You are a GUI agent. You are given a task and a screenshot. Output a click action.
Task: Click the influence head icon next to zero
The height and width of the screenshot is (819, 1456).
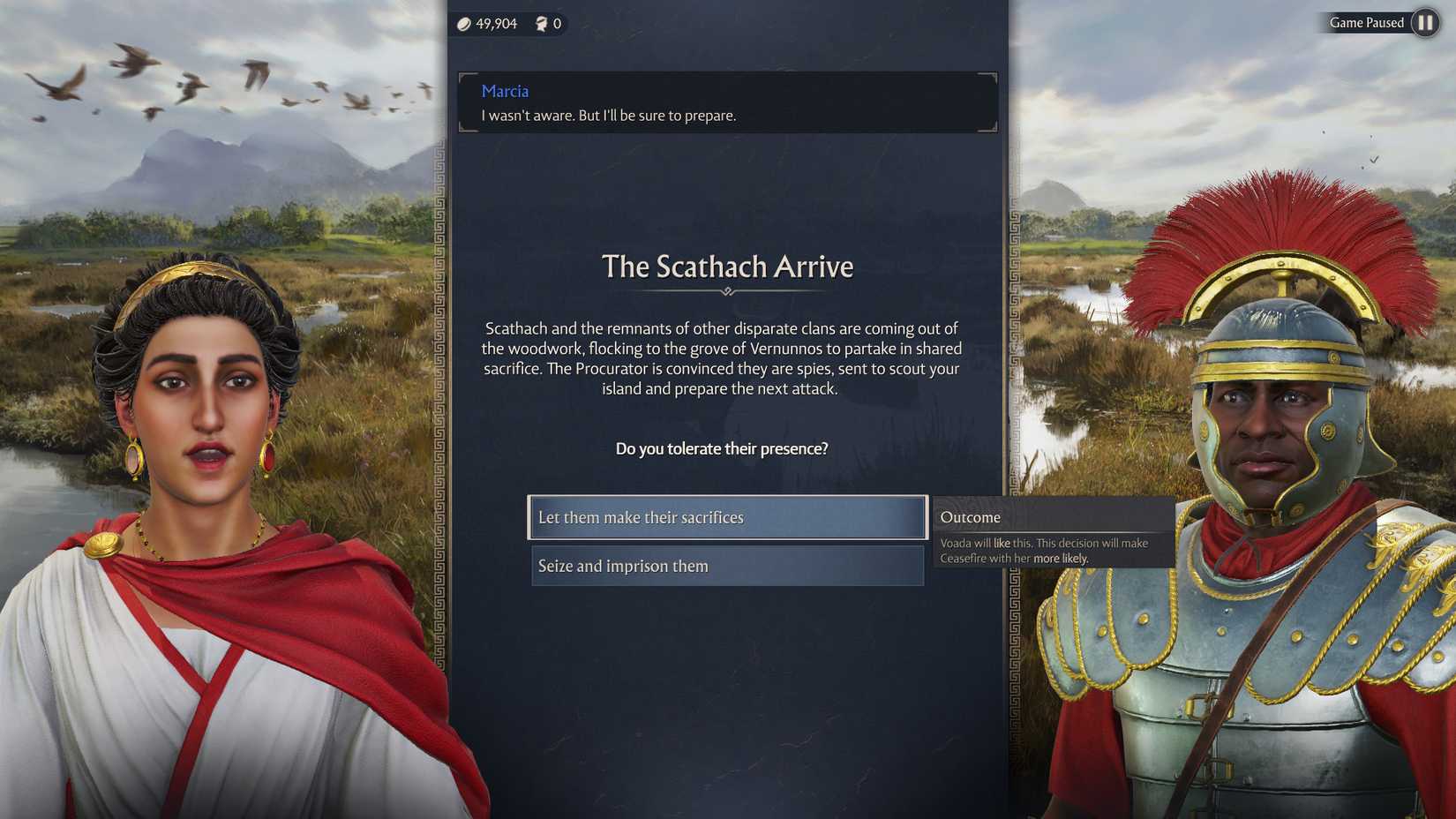541,24
